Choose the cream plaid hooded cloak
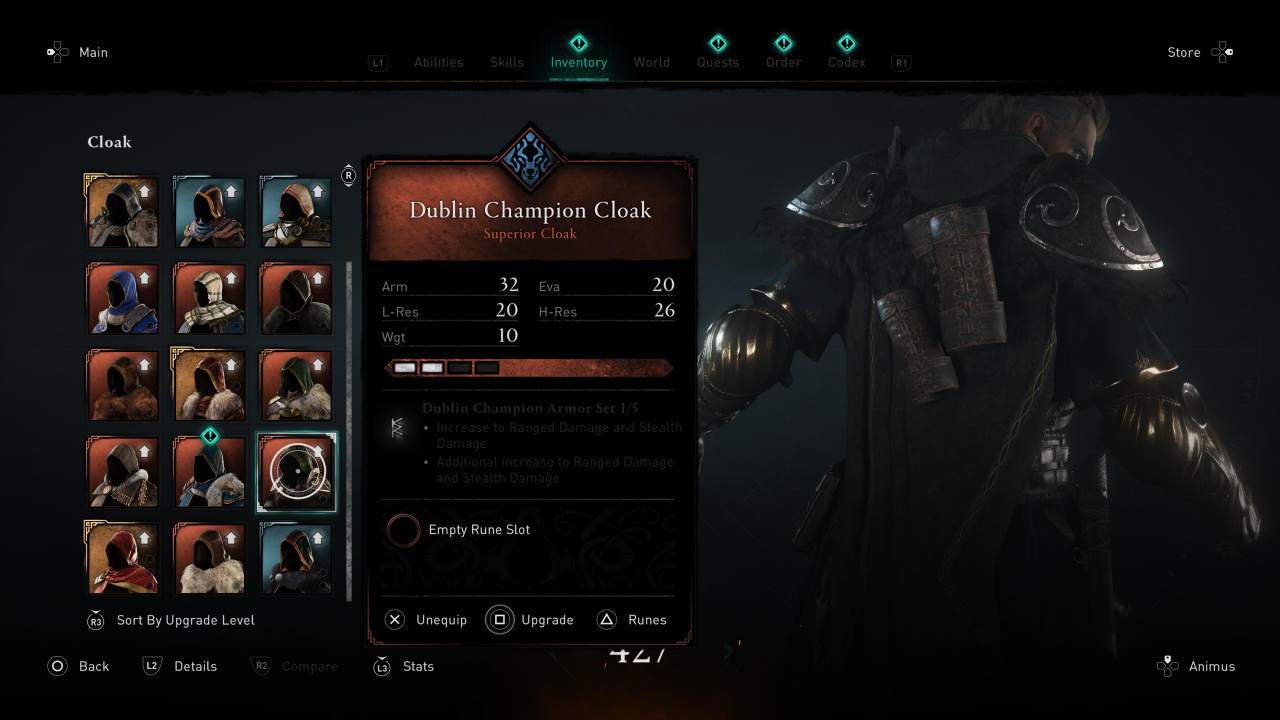1280x720 pixels. [210, 298]
